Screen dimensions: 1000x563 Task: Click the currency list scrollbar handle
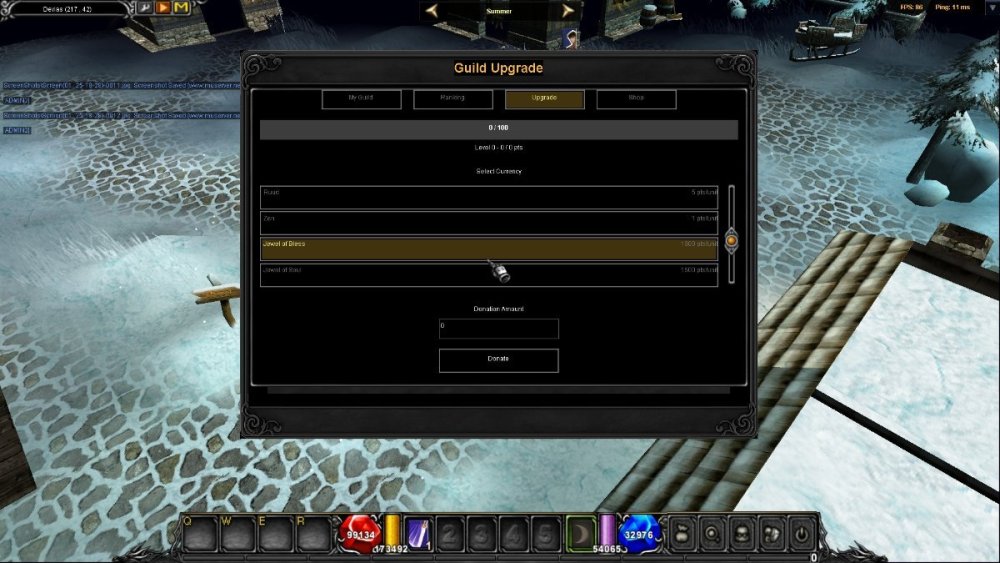pos(731,240)
